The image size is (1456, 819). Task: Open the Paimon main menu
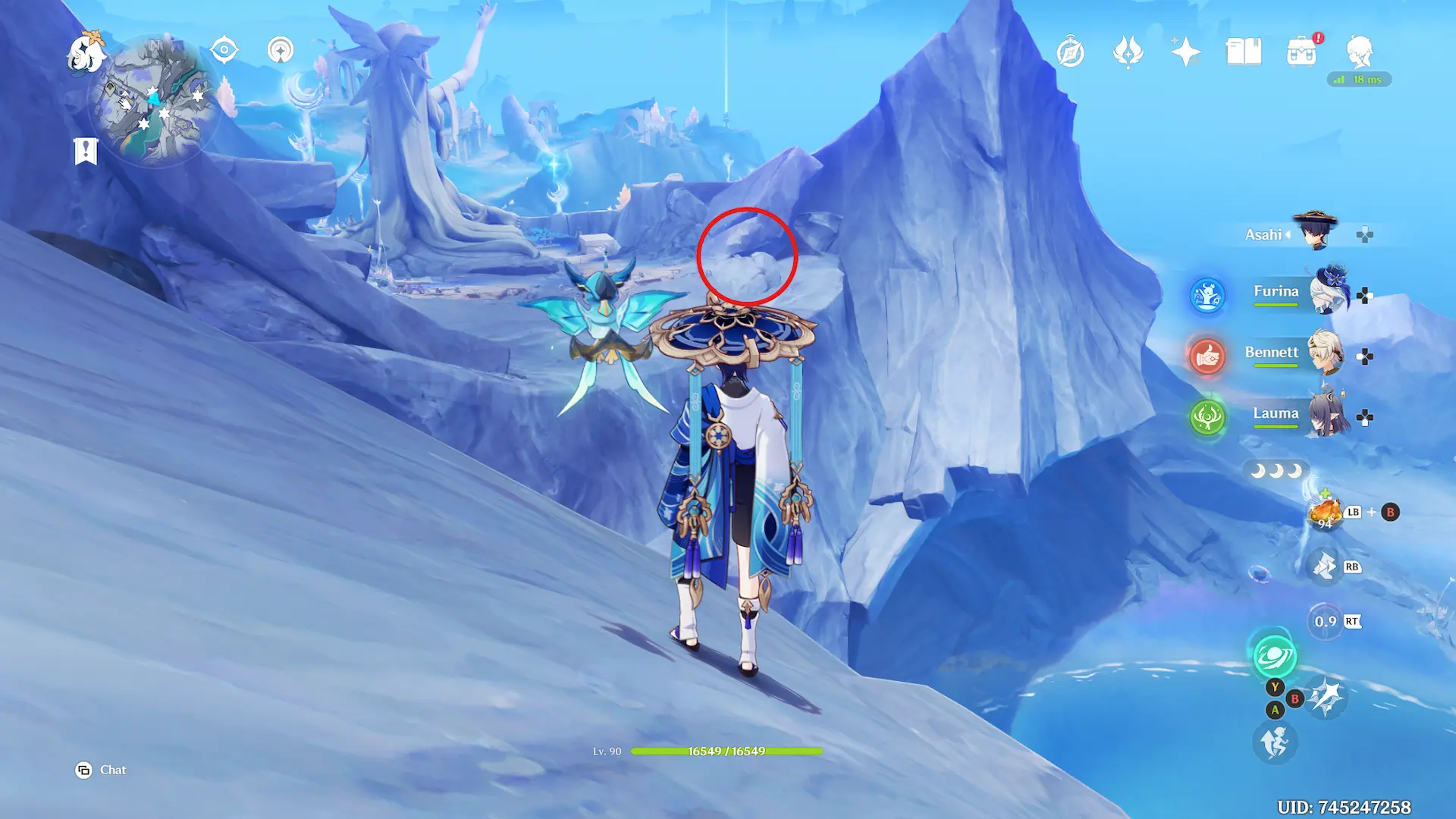pyautogui.click(x=85, y=53)
